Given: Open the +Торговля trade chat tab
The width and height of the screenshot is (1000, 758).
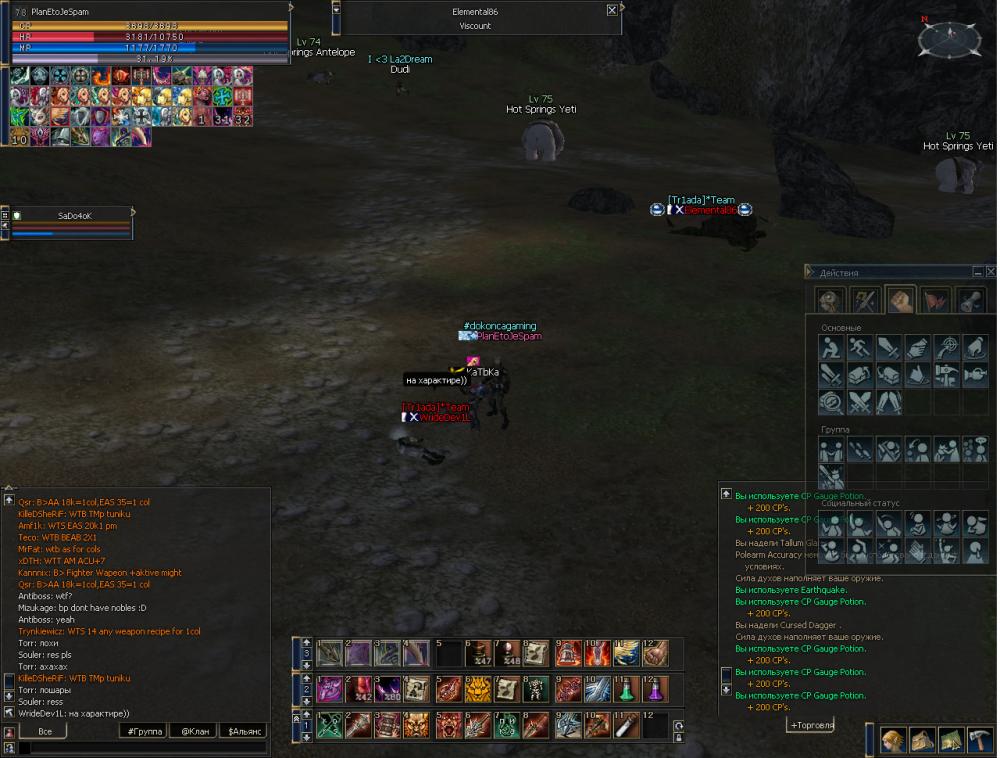Looking at the screenshot, I should [810, 725].
